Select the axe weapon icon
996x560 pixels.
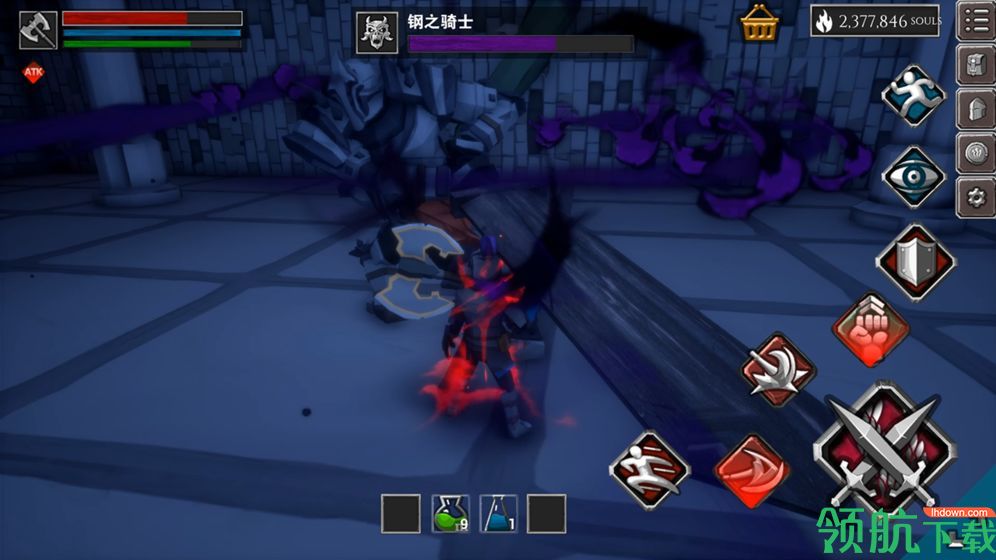(38, 29)
